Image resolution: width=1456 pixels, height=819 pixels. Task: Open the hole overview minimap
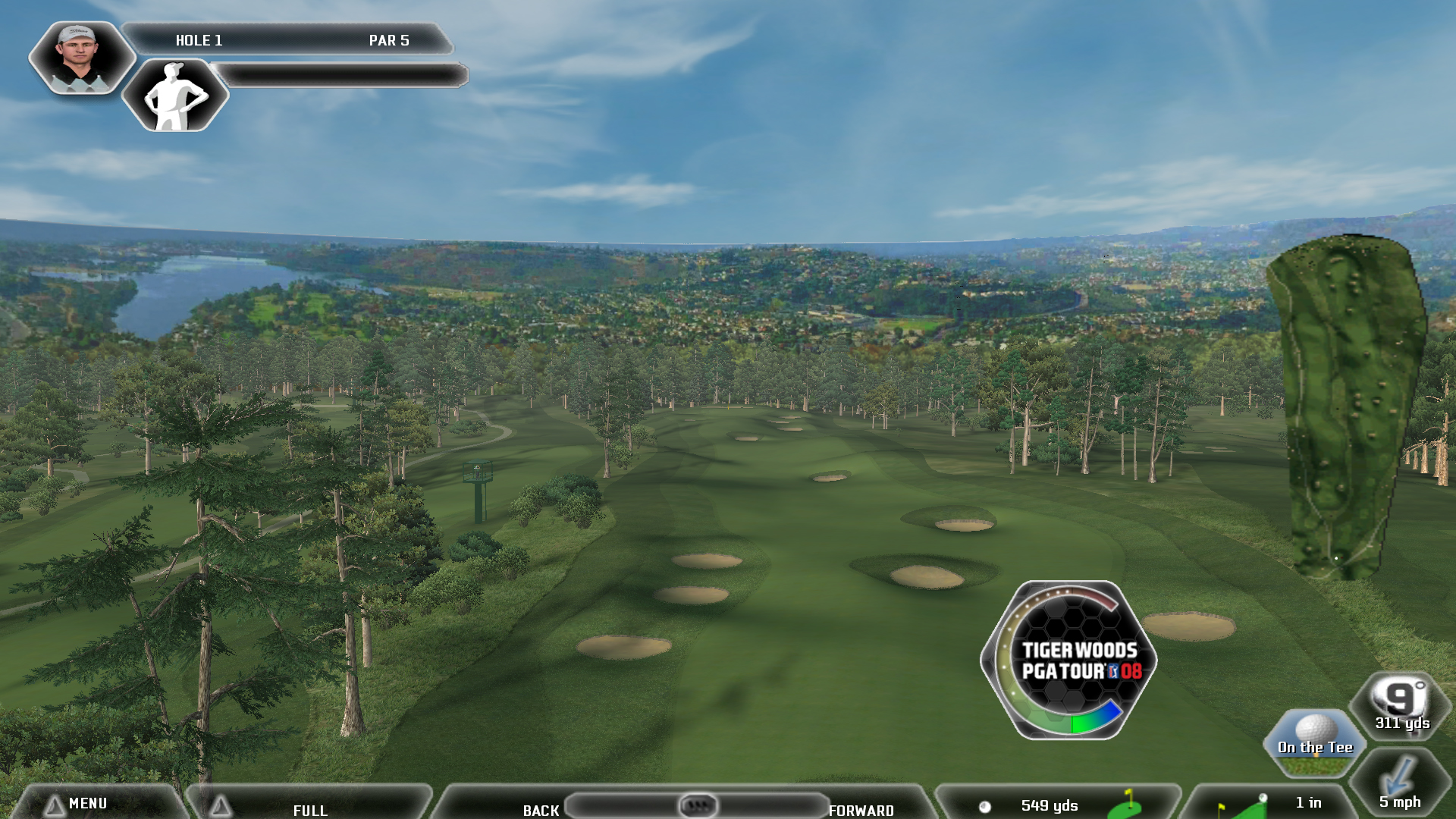[1348, 406]
